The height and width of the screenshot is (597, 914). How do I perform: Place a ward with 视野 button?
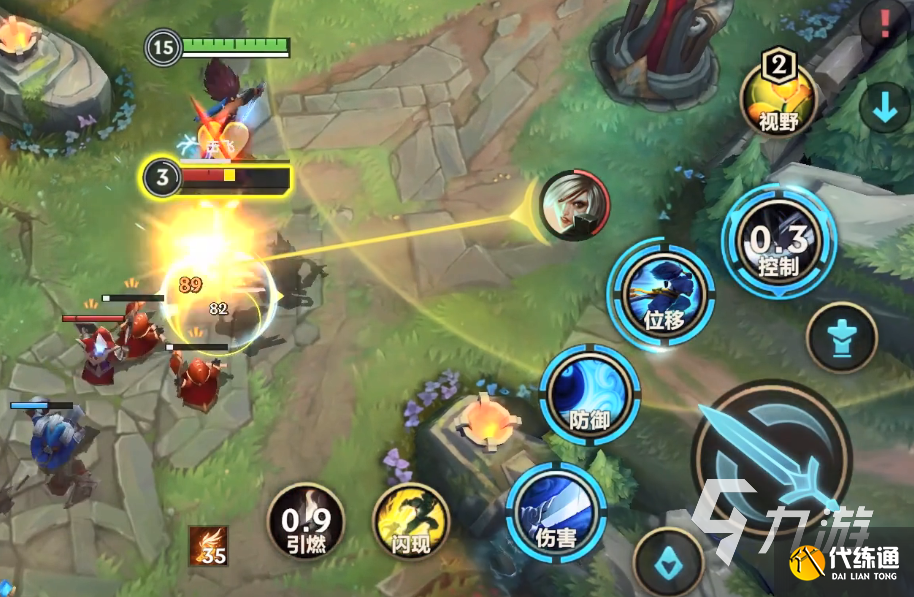[x=777, y=99]
